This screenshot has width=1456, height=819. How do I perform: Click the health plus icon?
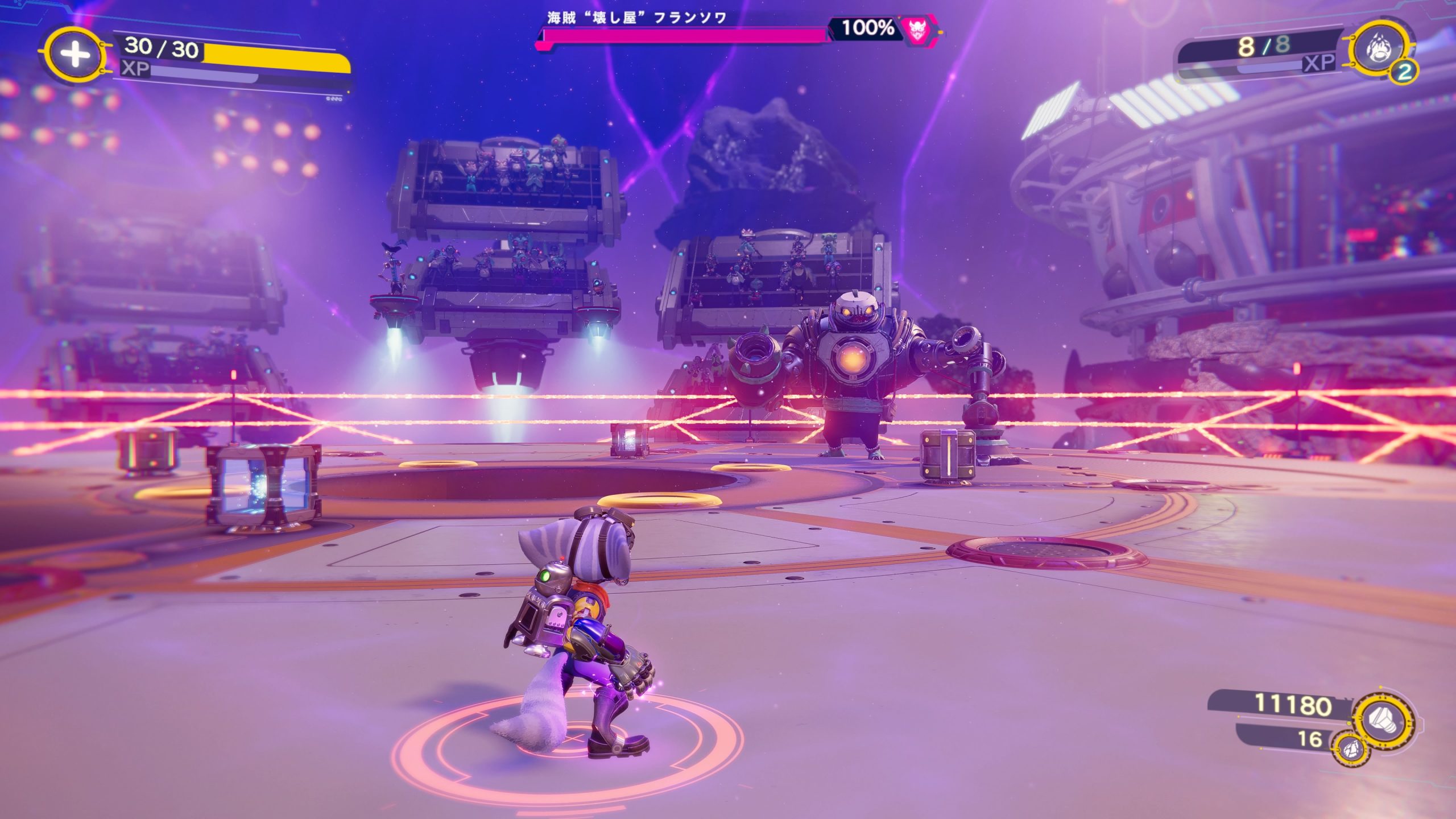pos(75,55)
